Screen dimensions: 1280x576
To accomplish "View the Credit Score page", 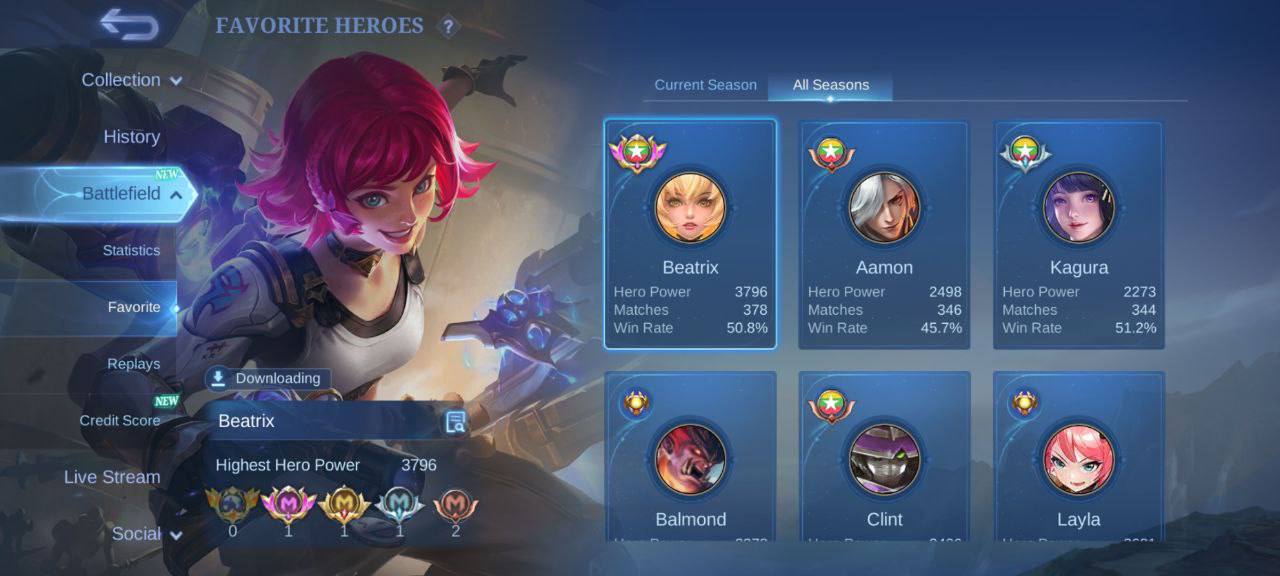I will (x=120, y=420).
